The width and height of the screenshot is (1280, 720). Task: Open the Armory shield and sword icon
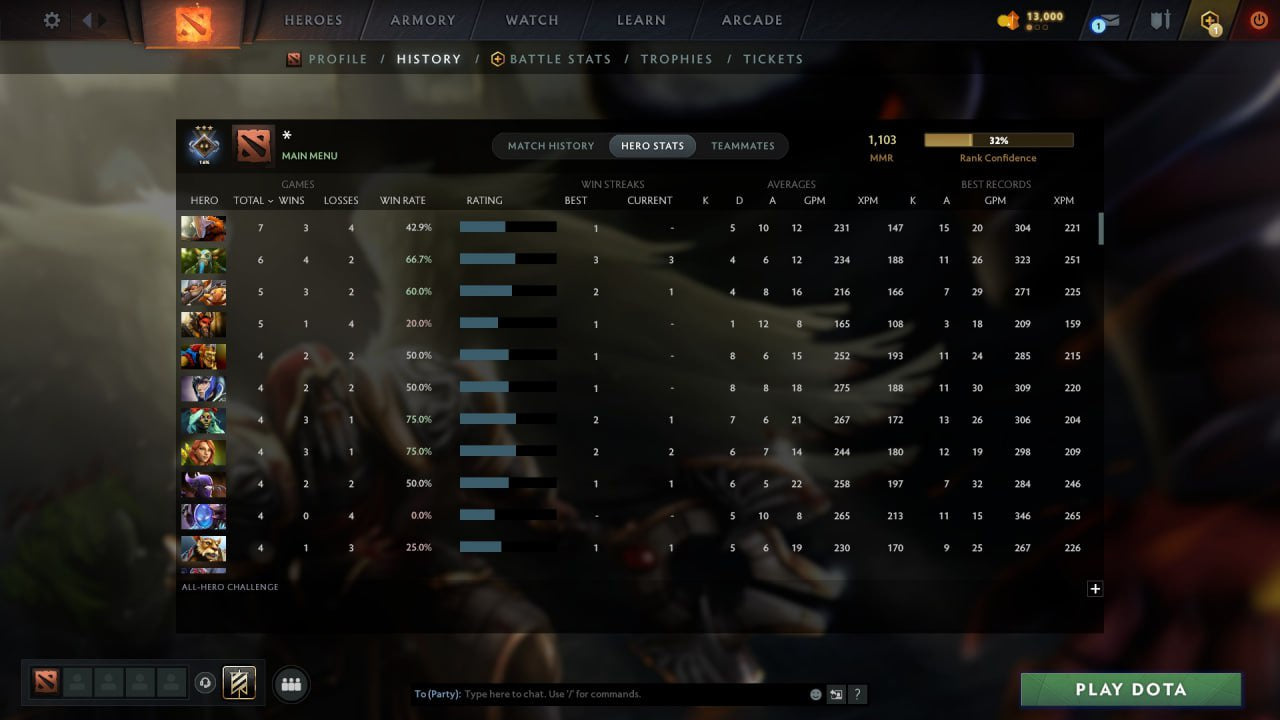click(x=1158, y=19)
